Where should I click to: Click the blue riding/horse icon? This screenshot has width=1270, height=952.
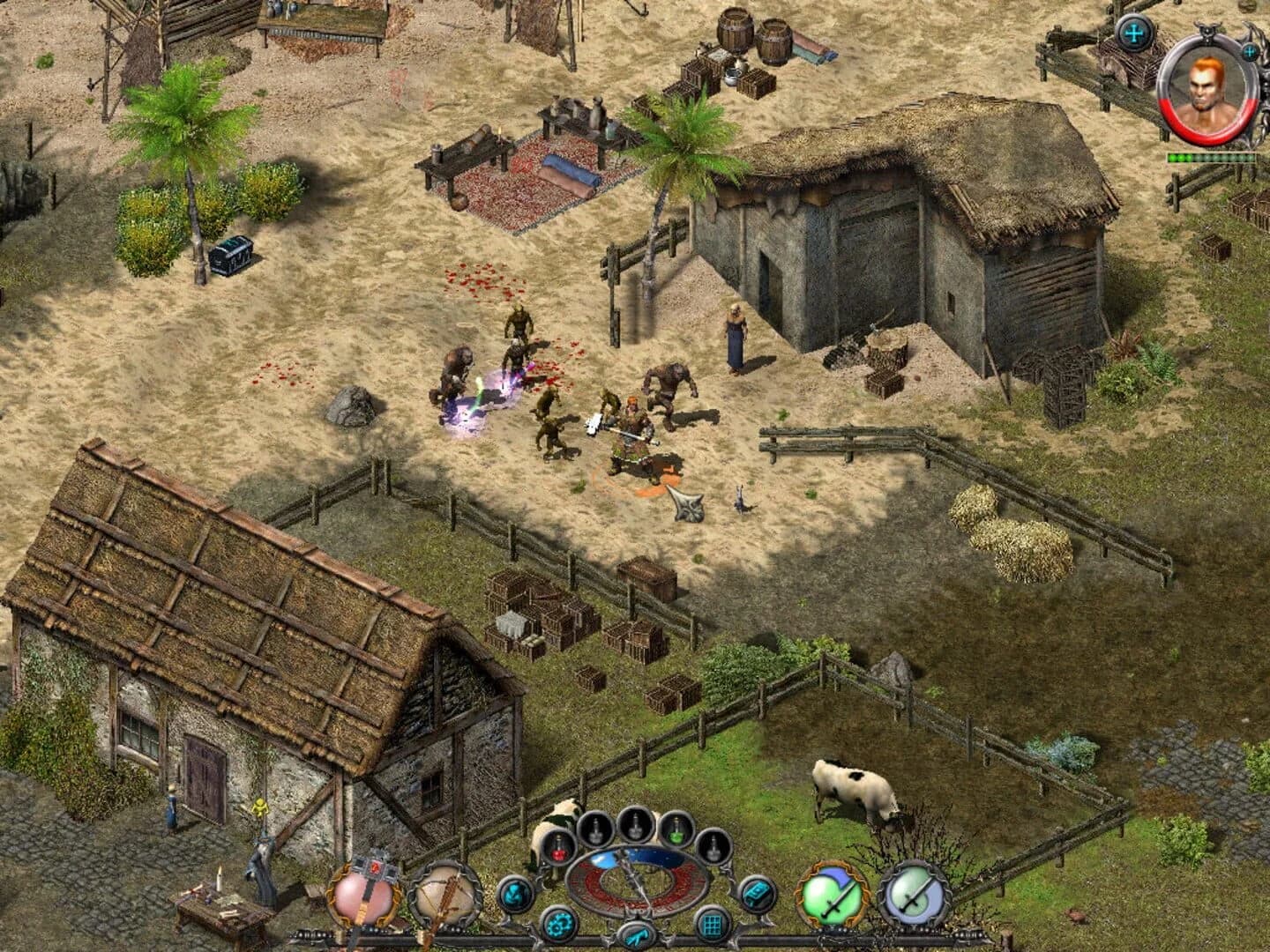(514, 894)
